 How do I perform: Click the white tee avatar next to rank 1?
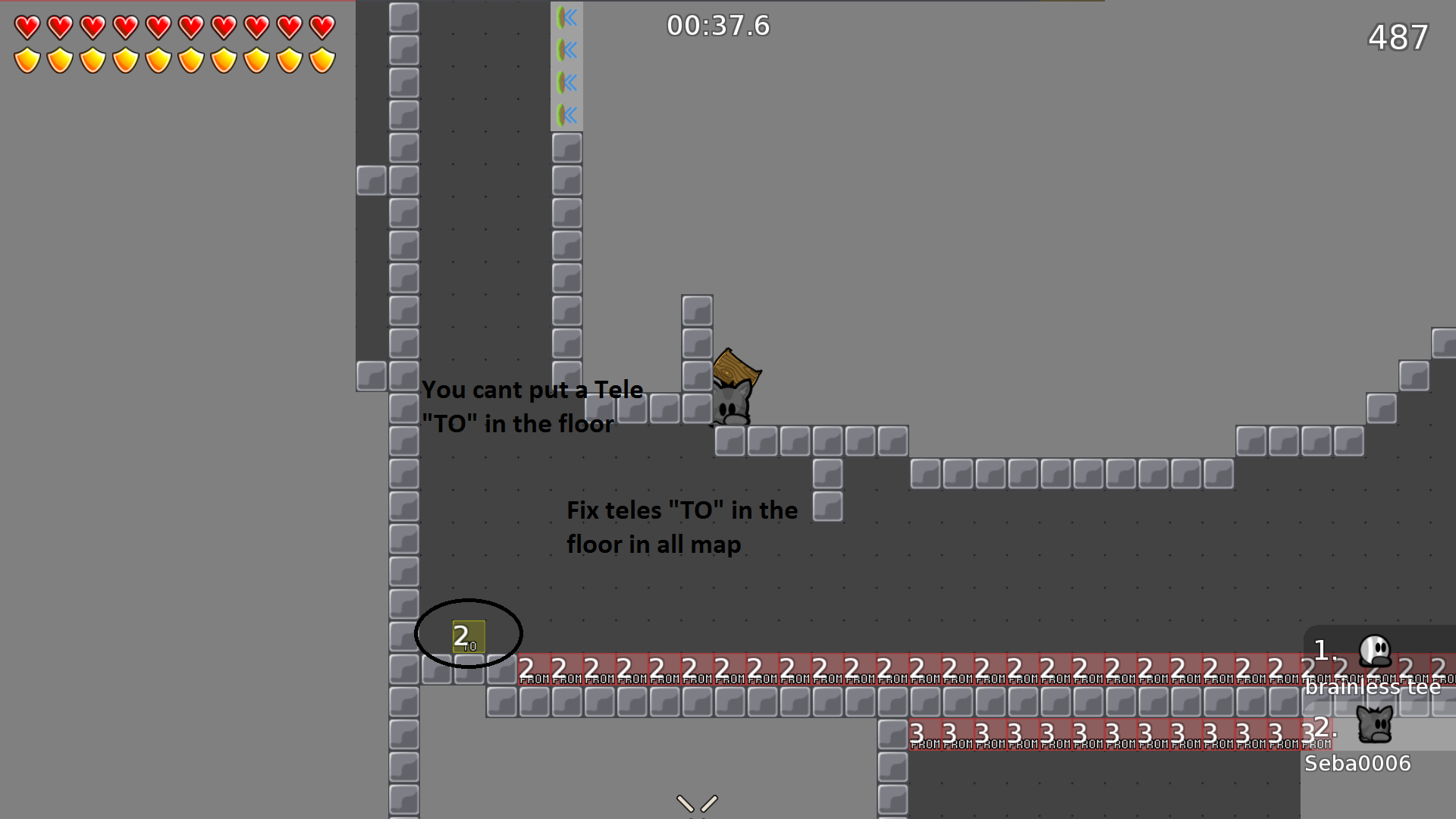point(1376,648)
